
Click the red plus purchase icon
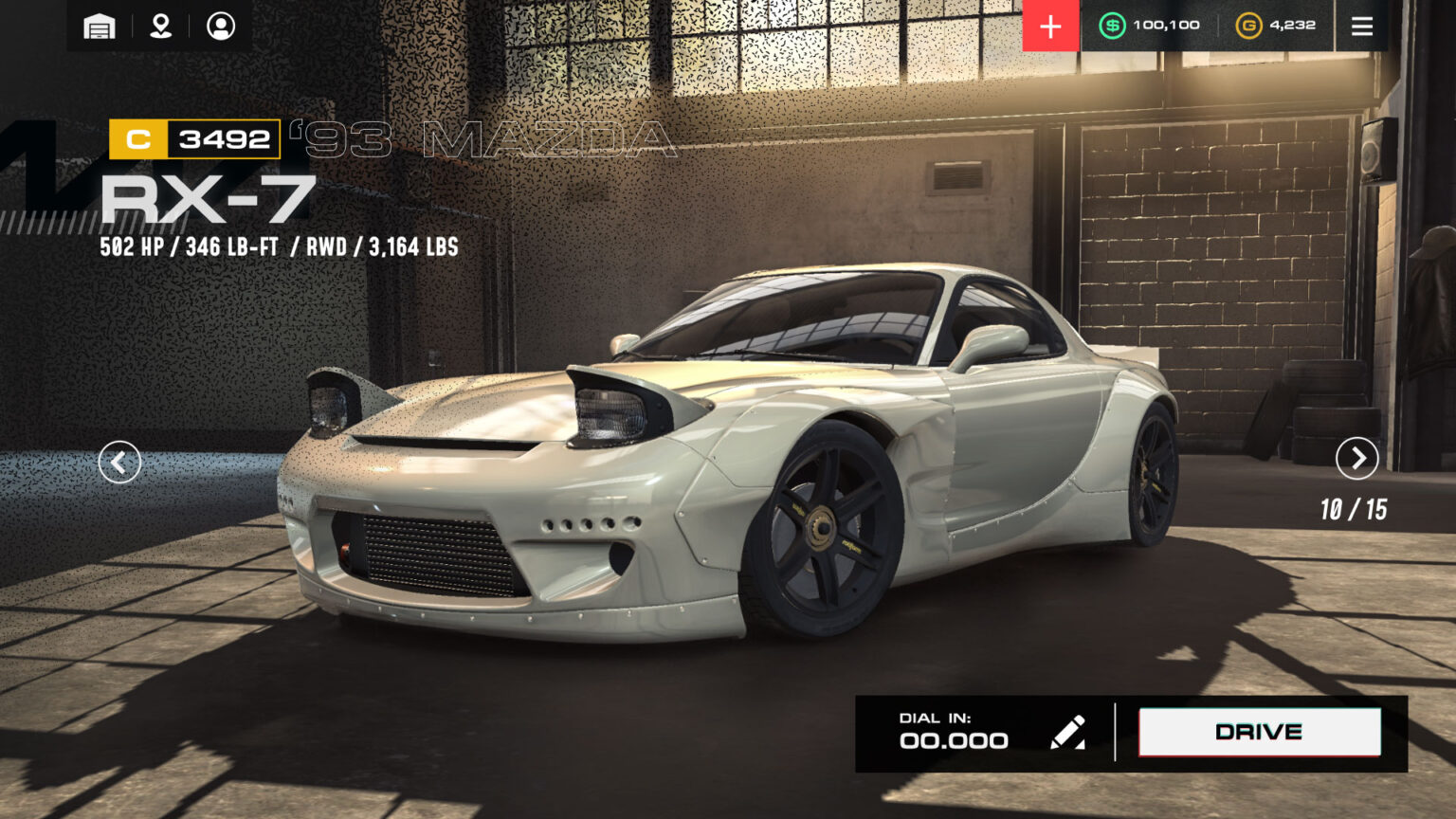(1049, 26)
